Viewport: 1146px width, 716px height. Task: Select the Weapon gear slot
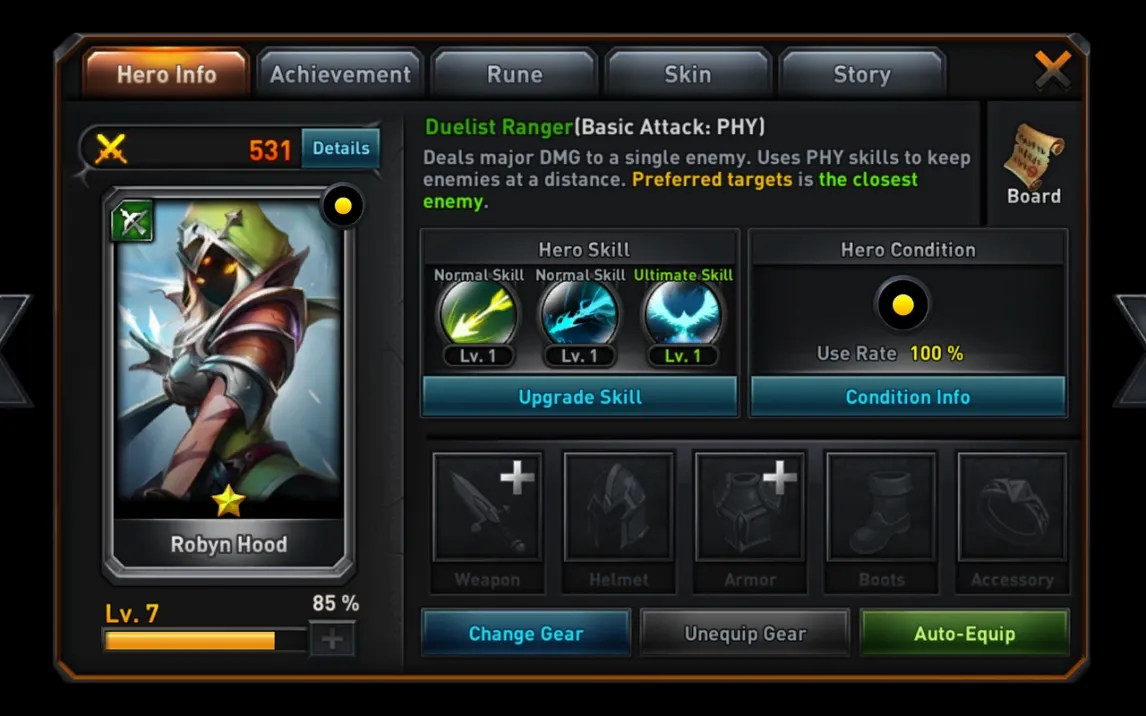click(x=487, y=507)
